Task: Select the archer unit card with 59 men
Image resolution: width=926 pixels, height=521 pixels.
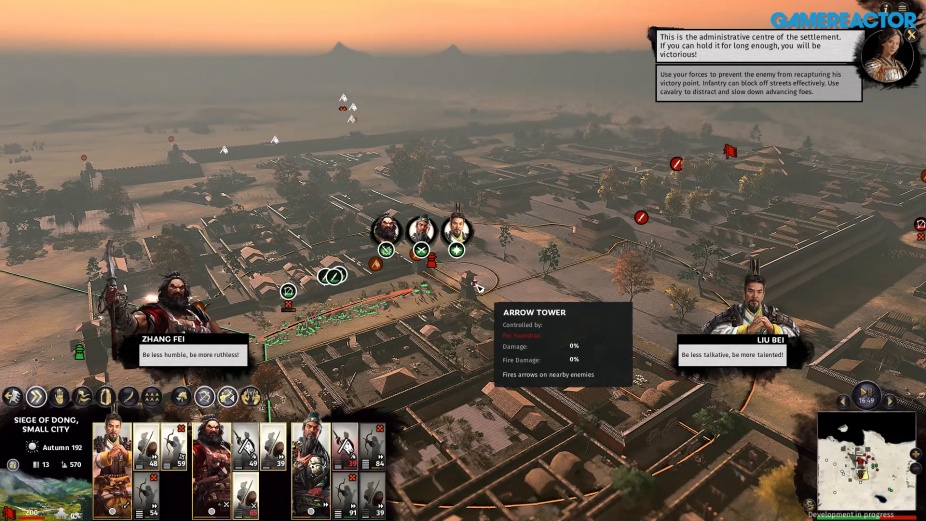Action: coord(174,446)
